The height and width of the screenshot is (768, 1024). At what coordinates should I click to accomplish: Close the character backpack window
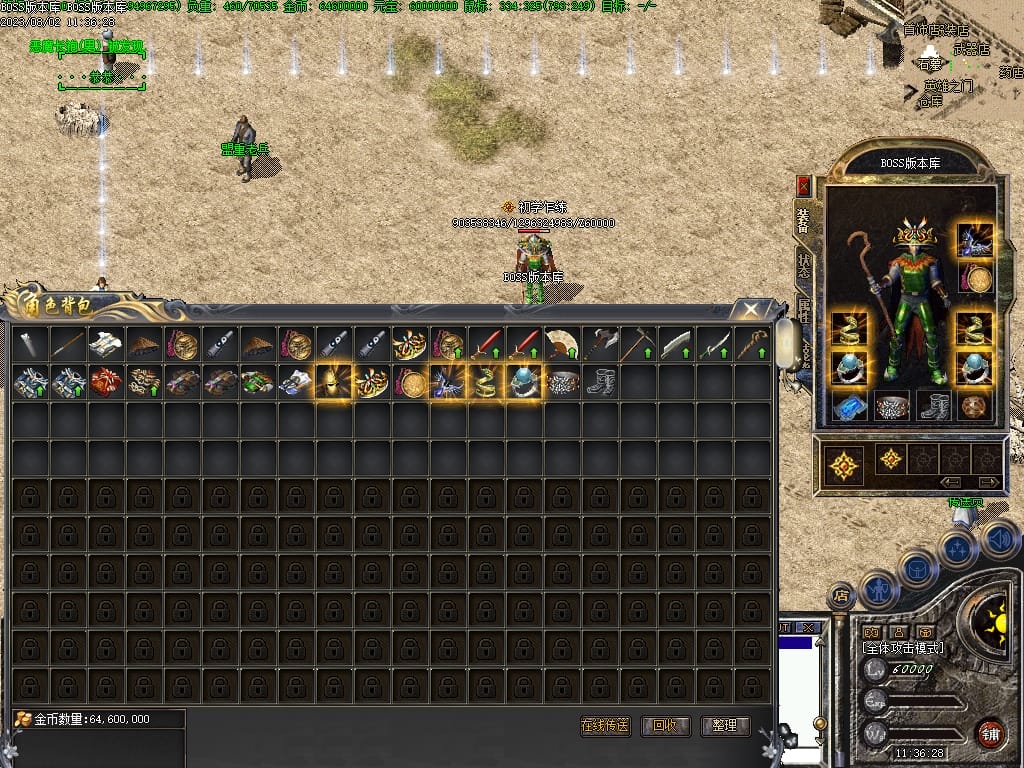750,309
